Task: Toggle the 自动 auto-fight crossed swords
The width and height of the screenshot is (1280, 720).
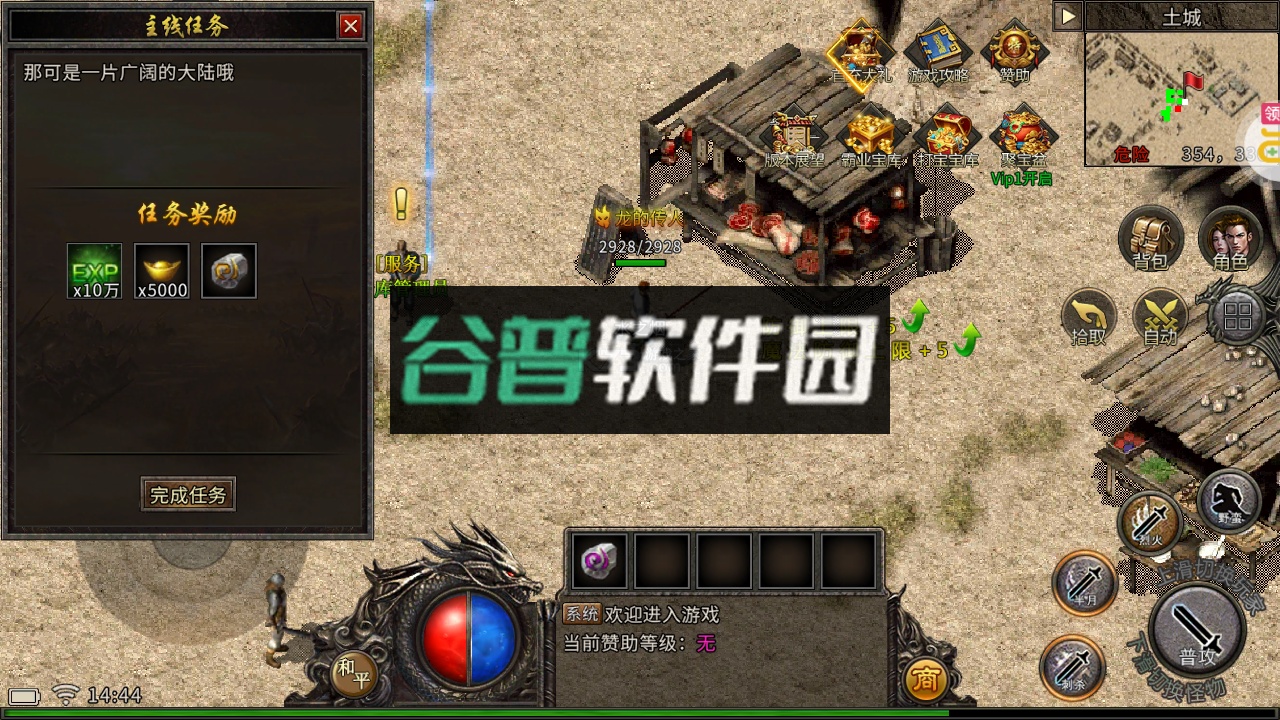Action: pyautogui.click(x=1162, y=318)
